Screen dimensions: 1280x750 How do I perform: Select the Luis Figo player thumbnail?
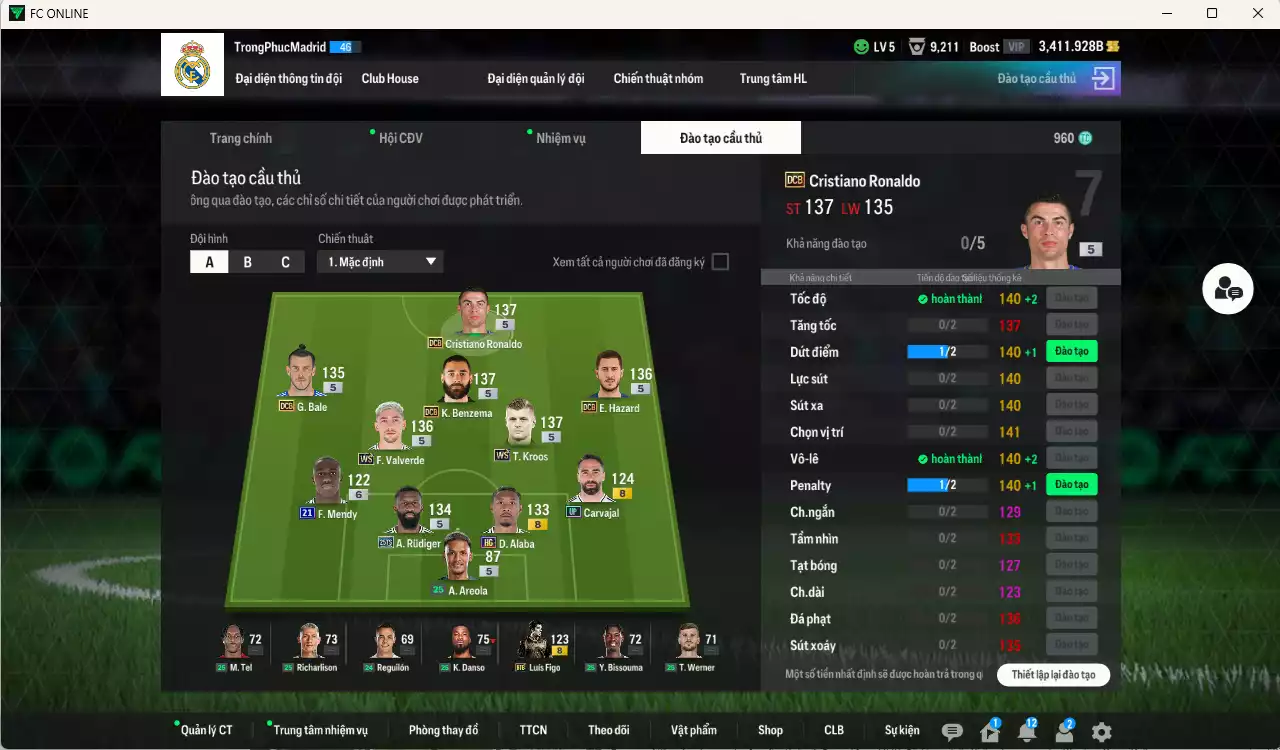pos(540,645)
